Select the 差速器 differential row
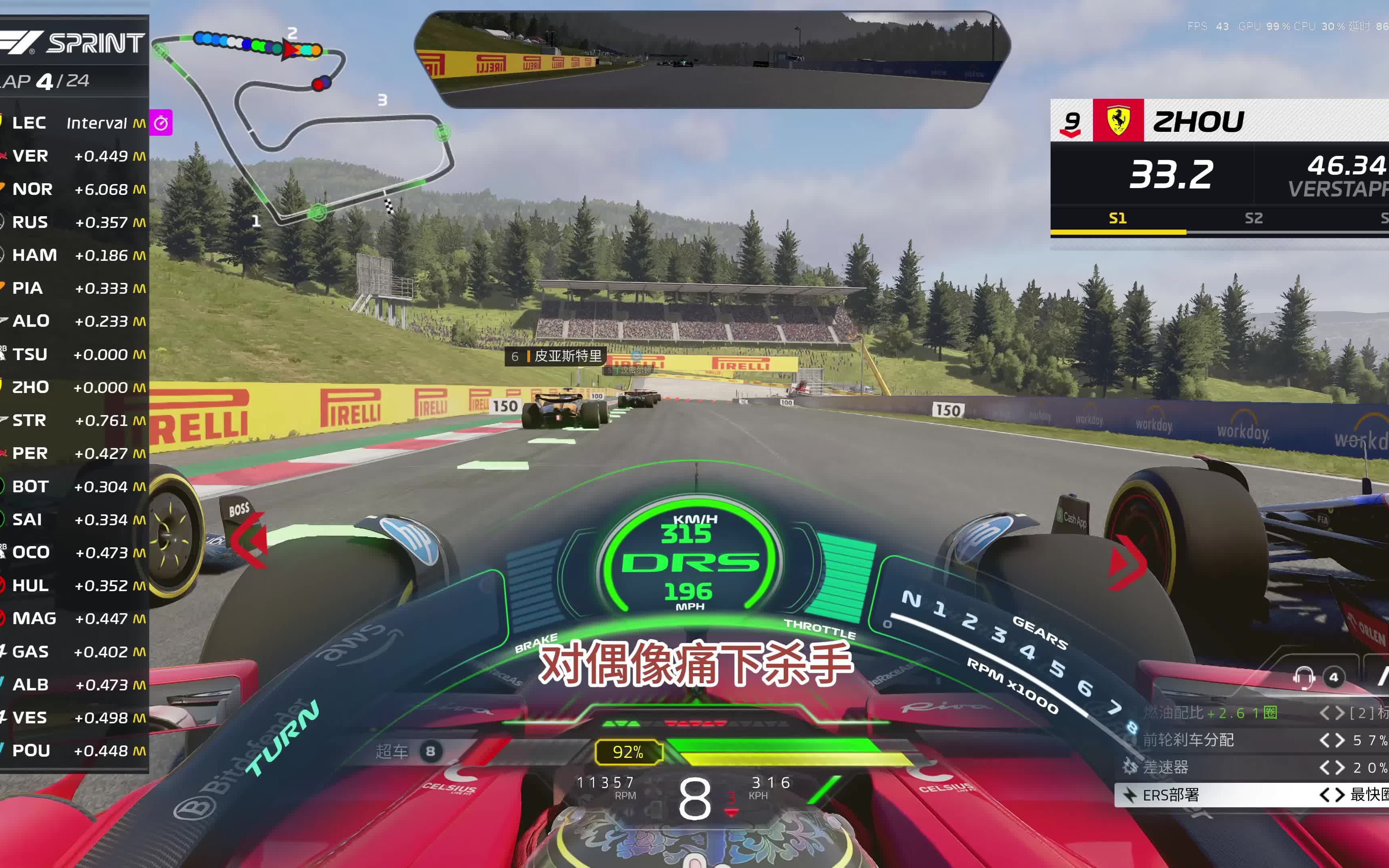1389x868 pixels. click(x=1251, y=768)
